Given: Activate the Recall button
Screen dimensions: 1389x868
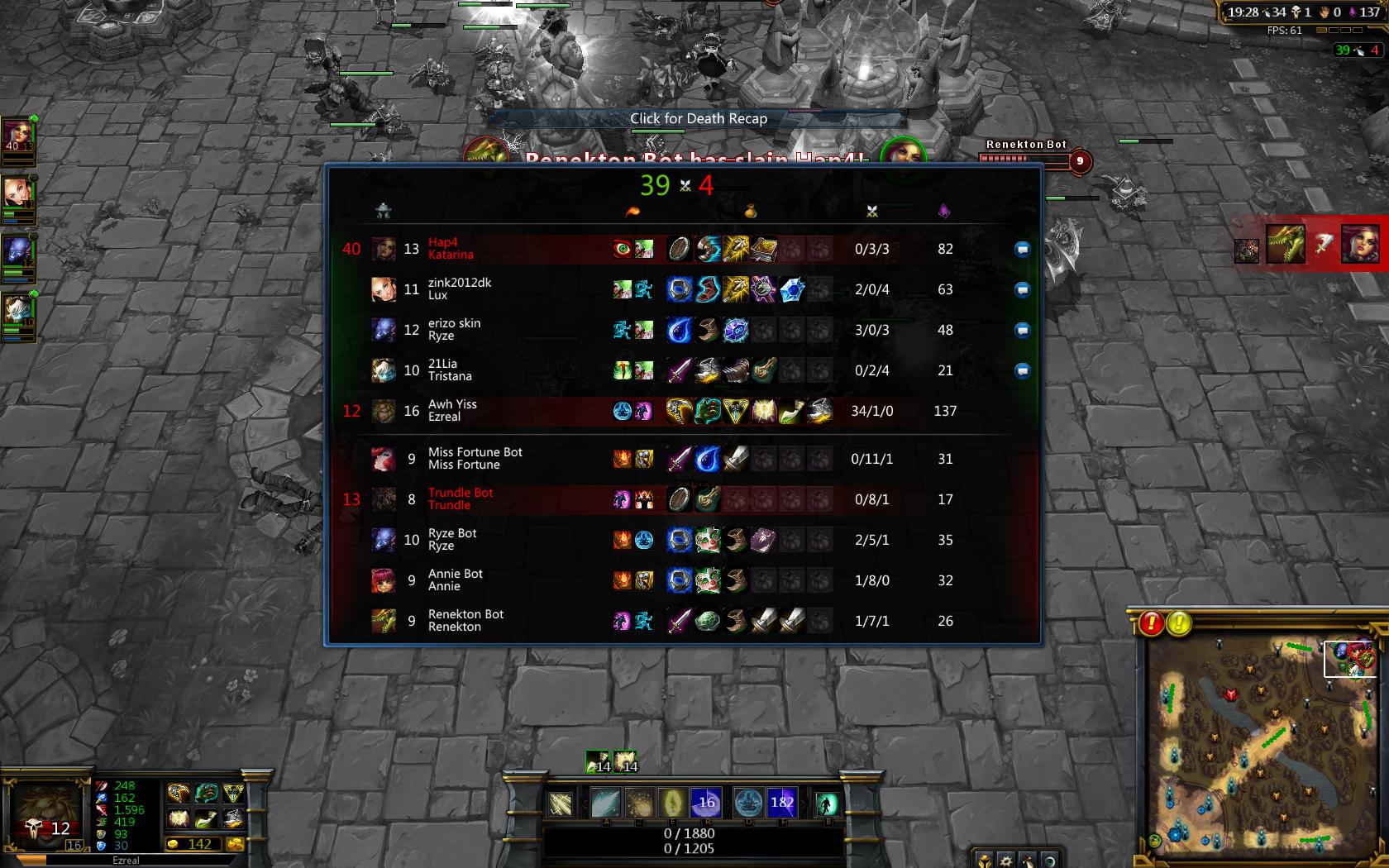Looking at the screenshot, I should tap(827, 803).
